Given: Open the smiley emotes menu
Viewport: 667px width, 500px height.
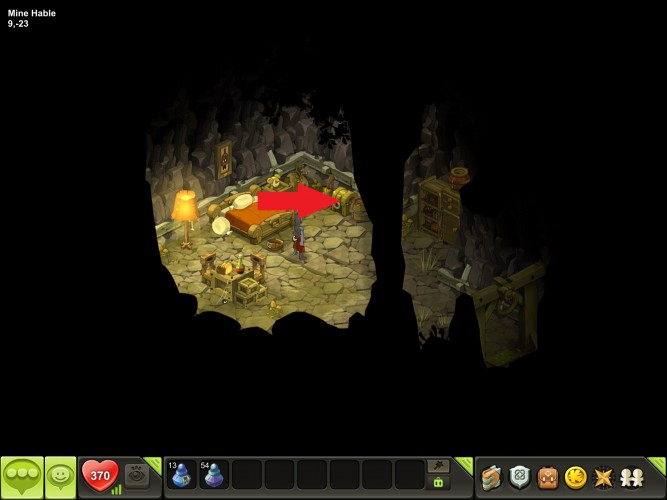Looking at the screenshot, I should tap(61, 477).
